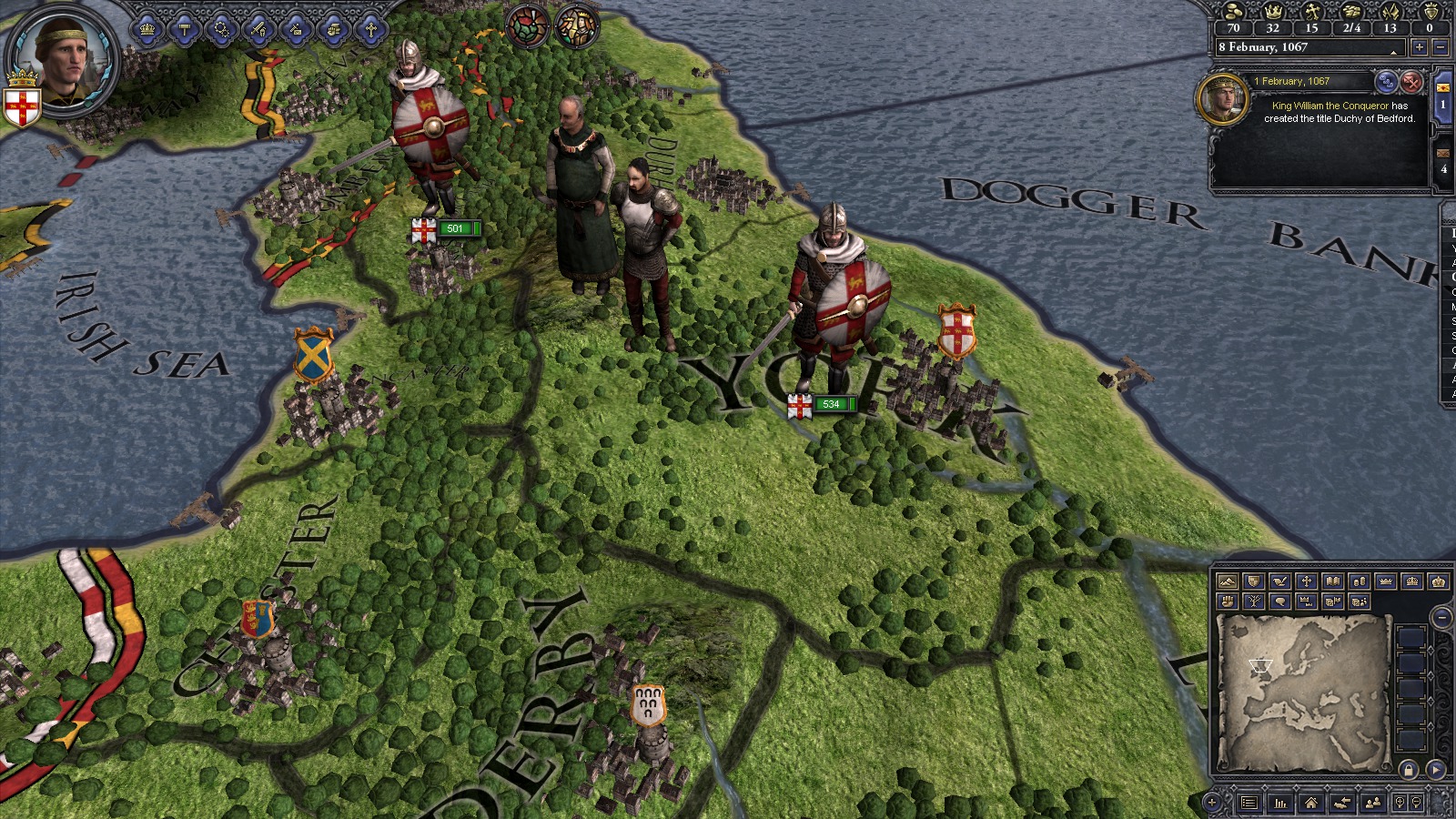
Task: Switch to dynasty map mode with tree icon
Action: [1253, 602]
